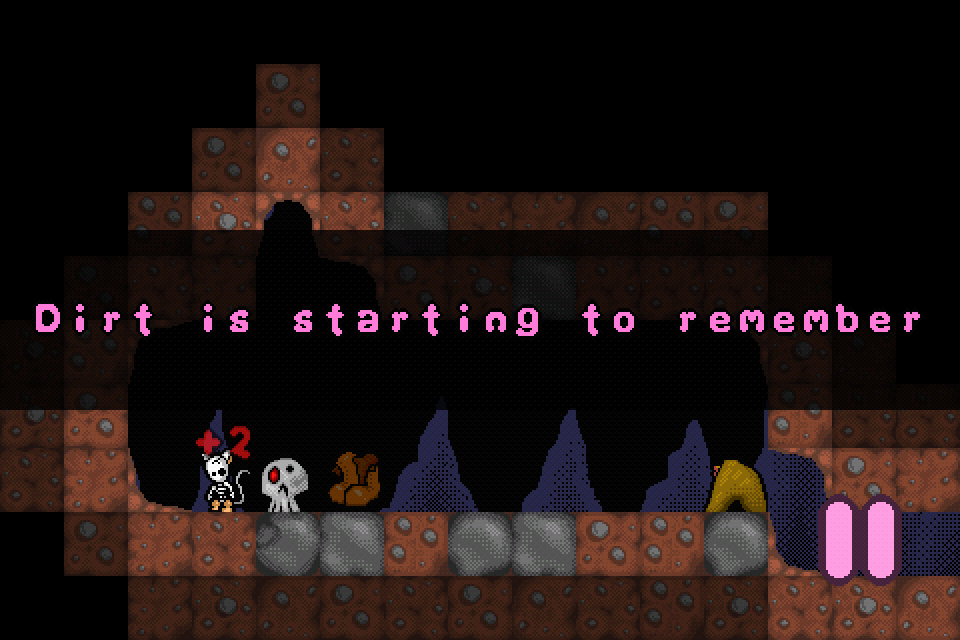Tap the pink pause button
Viewport: 960px width, 640px height.
[x=860, y=540]
